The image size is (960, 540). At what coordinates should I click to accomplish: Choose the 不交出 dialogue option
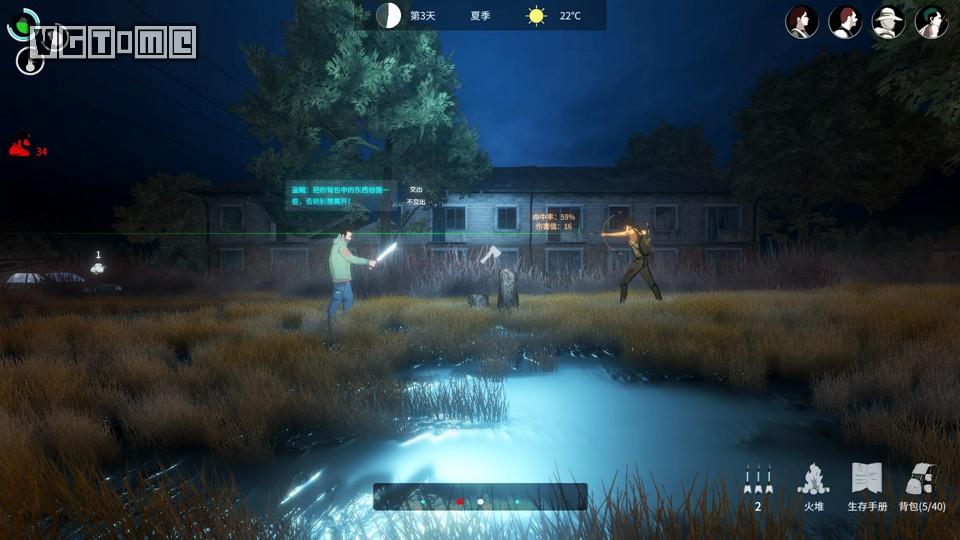[x=416, y=202]
